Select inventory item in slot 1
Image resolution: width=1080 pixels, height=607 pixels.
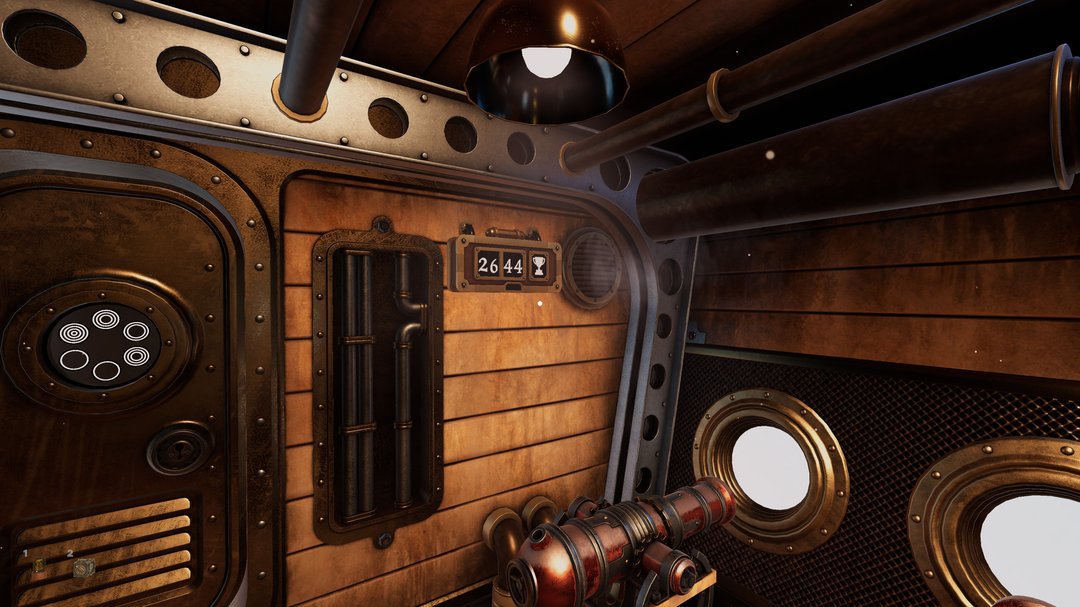pos(39,566)
